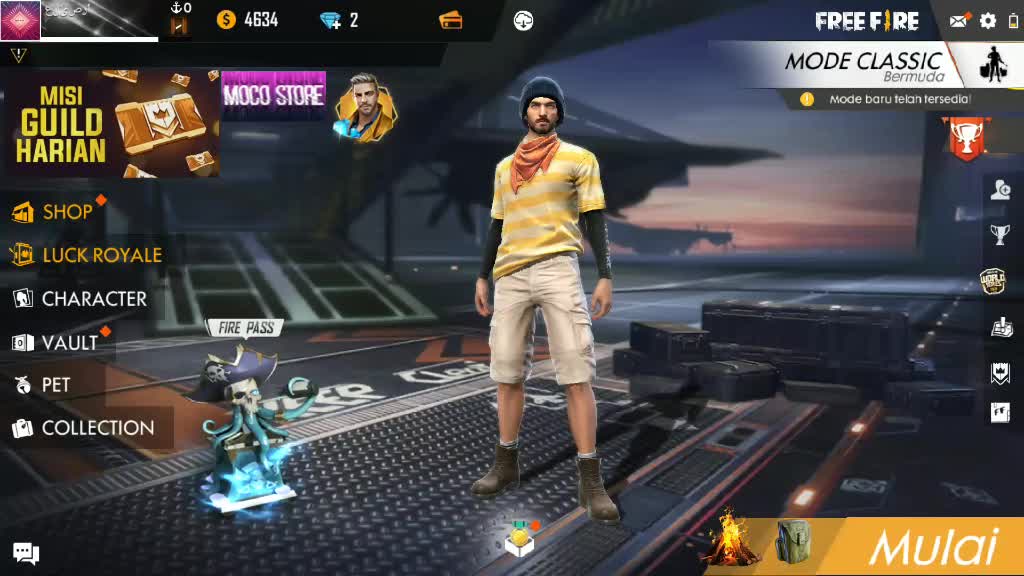Tap the diamond currency icon
The image size is (1024, 576).
pos(331,20)
